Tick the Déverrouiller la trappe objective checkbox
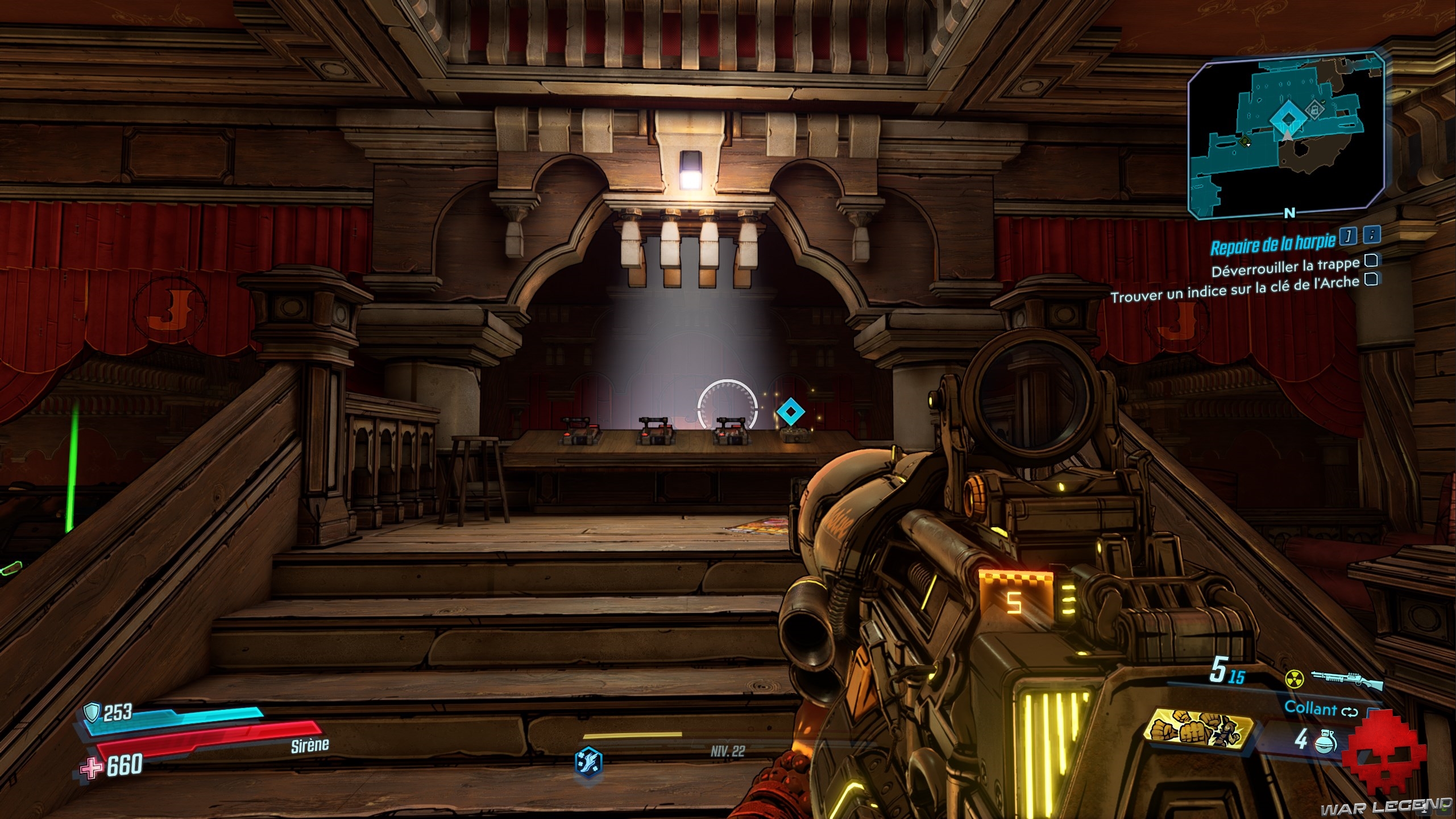 1371,260
